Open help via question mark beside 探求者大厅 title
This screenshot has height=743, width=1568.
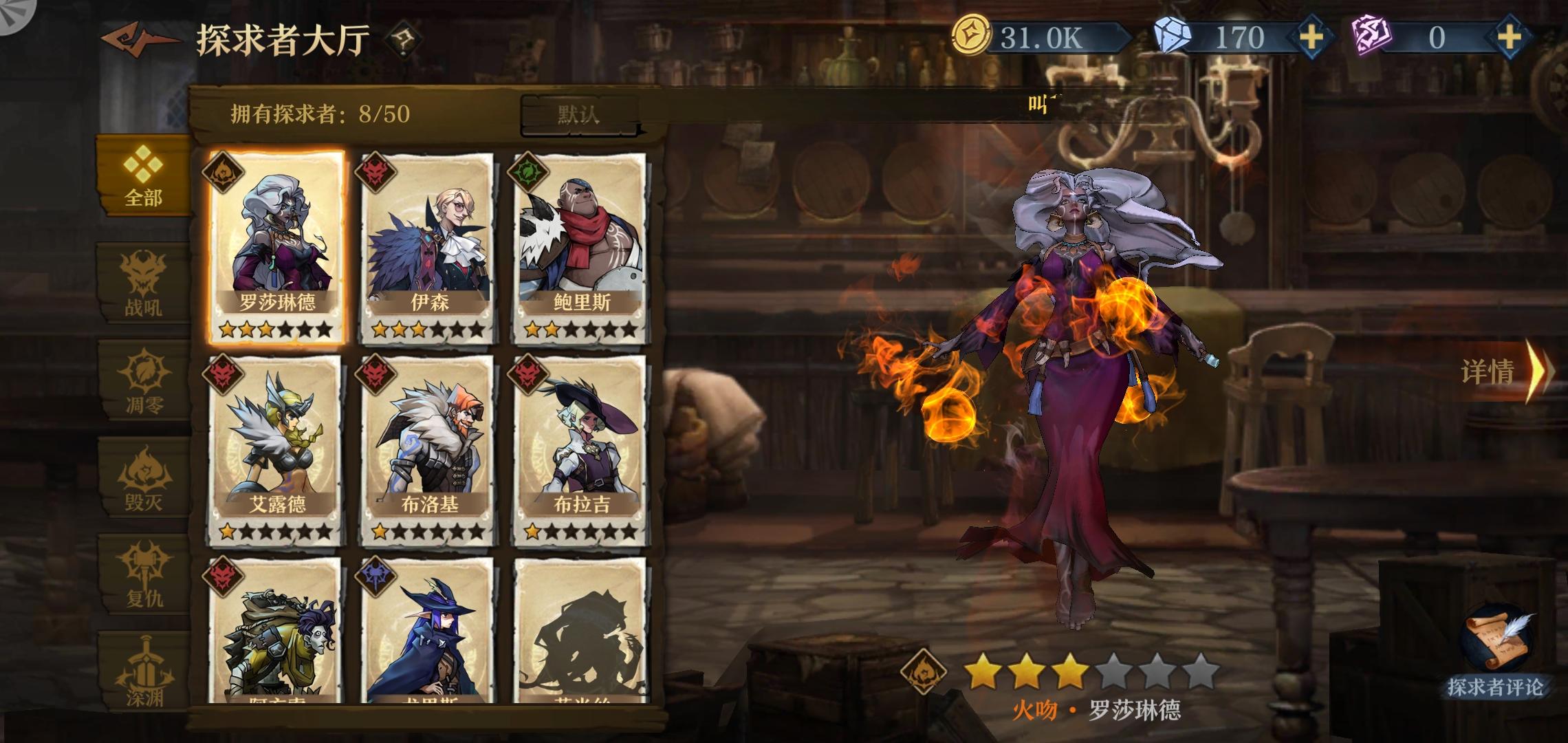click(x=403, y=40)
